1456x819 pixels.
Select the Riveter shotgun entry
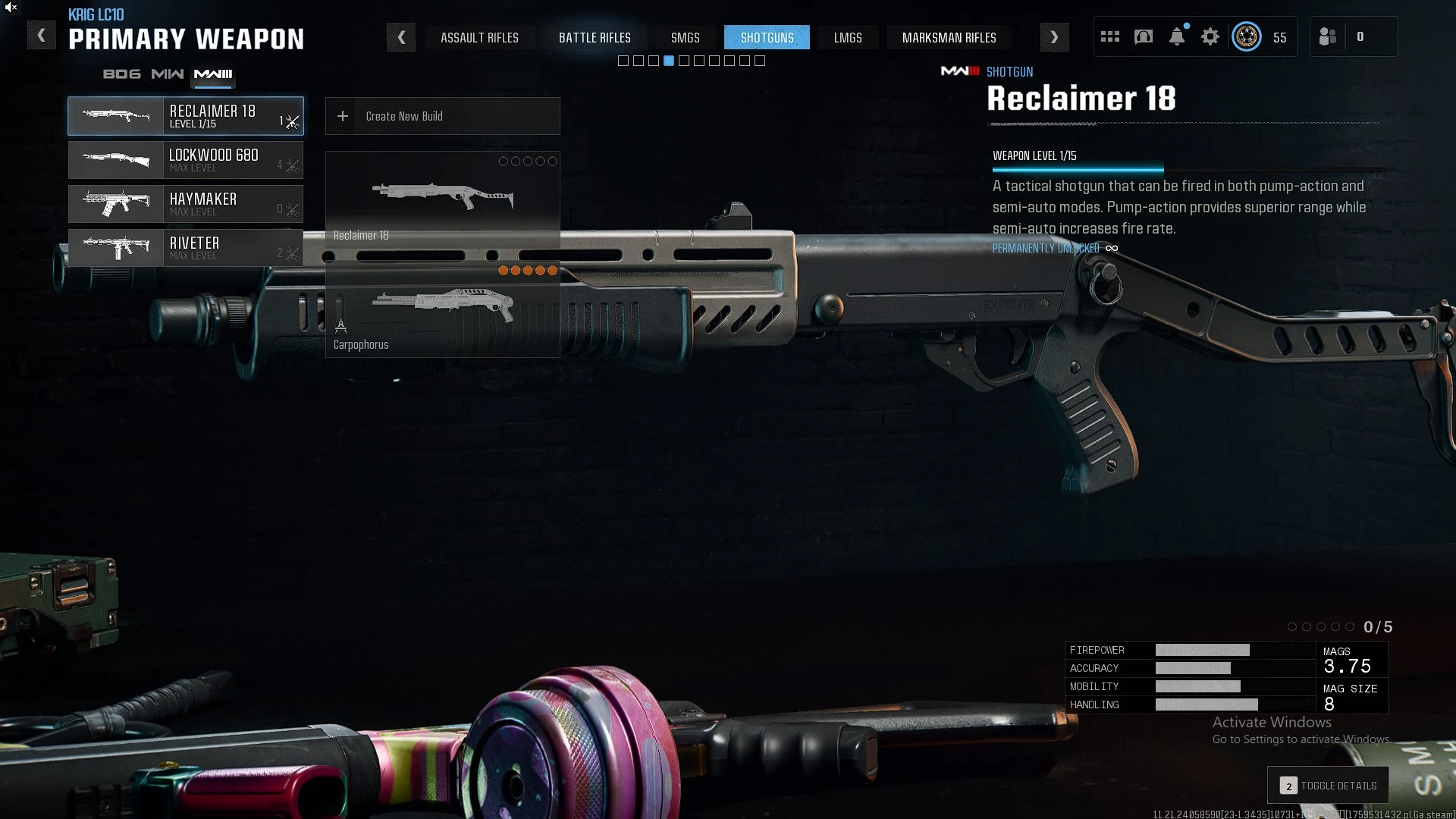point(186,248)
